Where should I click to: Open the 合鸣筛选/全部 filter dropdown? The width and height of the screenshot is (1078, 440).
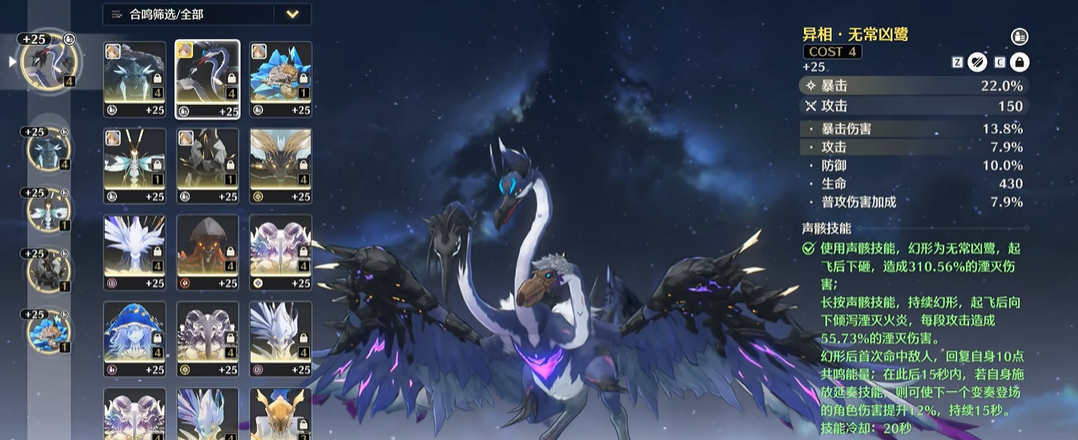[x=292, y=14]
